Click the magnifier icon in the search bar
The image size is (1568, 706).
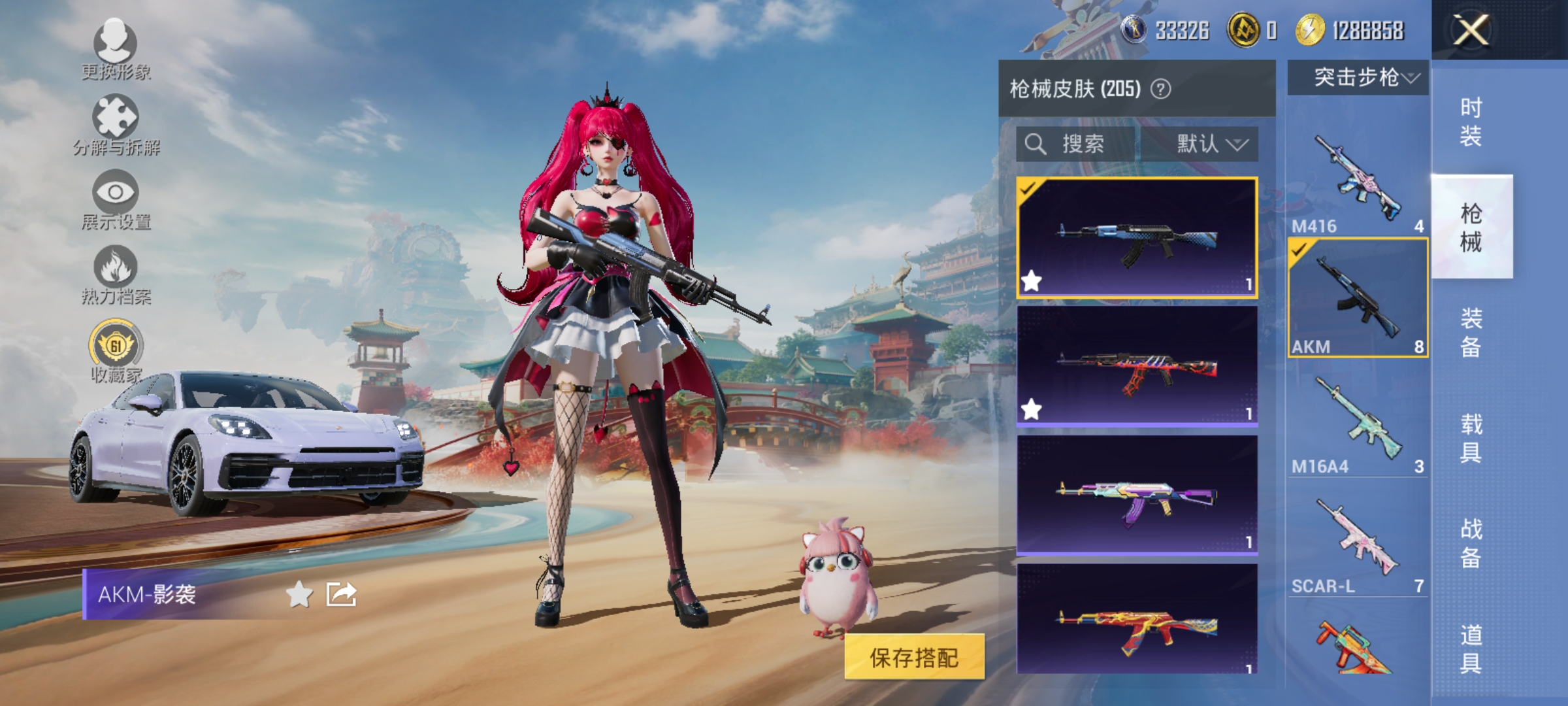[1036, 145]
